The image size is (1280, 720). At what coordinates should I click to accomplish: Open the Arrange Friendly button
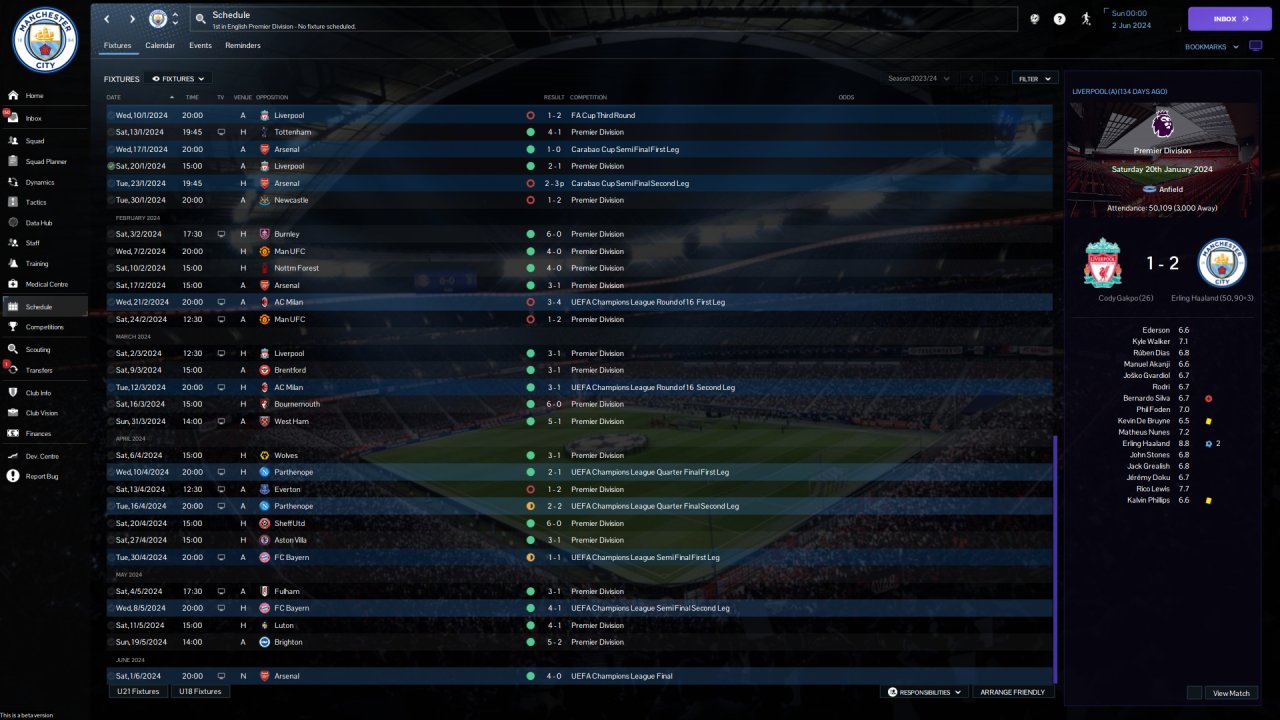coord(1013,692)
